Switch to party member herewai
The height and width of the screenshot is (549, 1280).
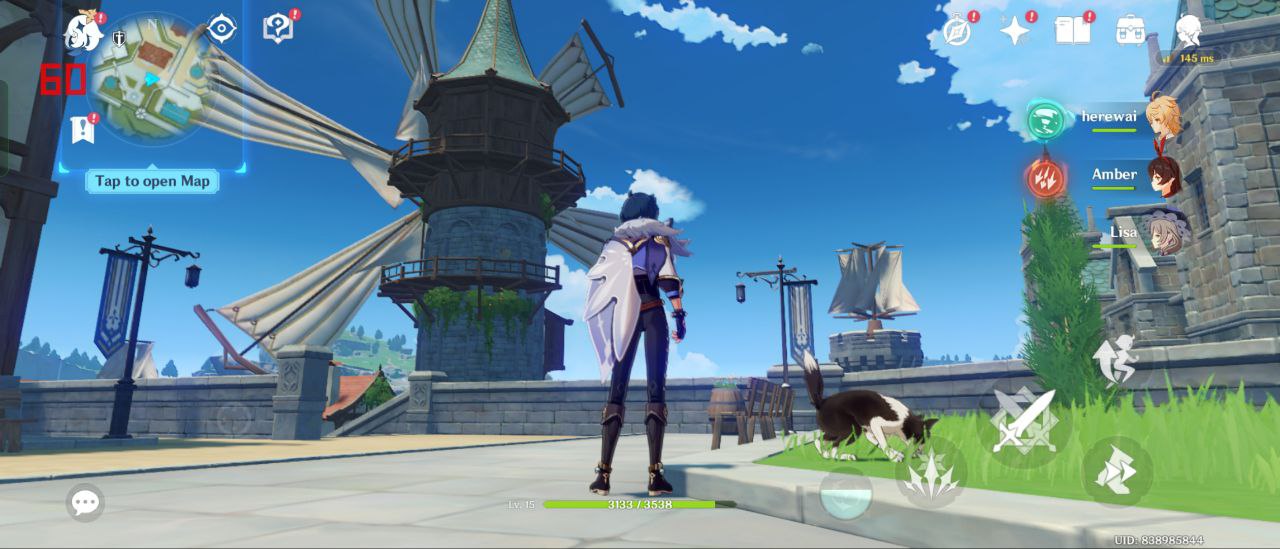[1162, 117]
